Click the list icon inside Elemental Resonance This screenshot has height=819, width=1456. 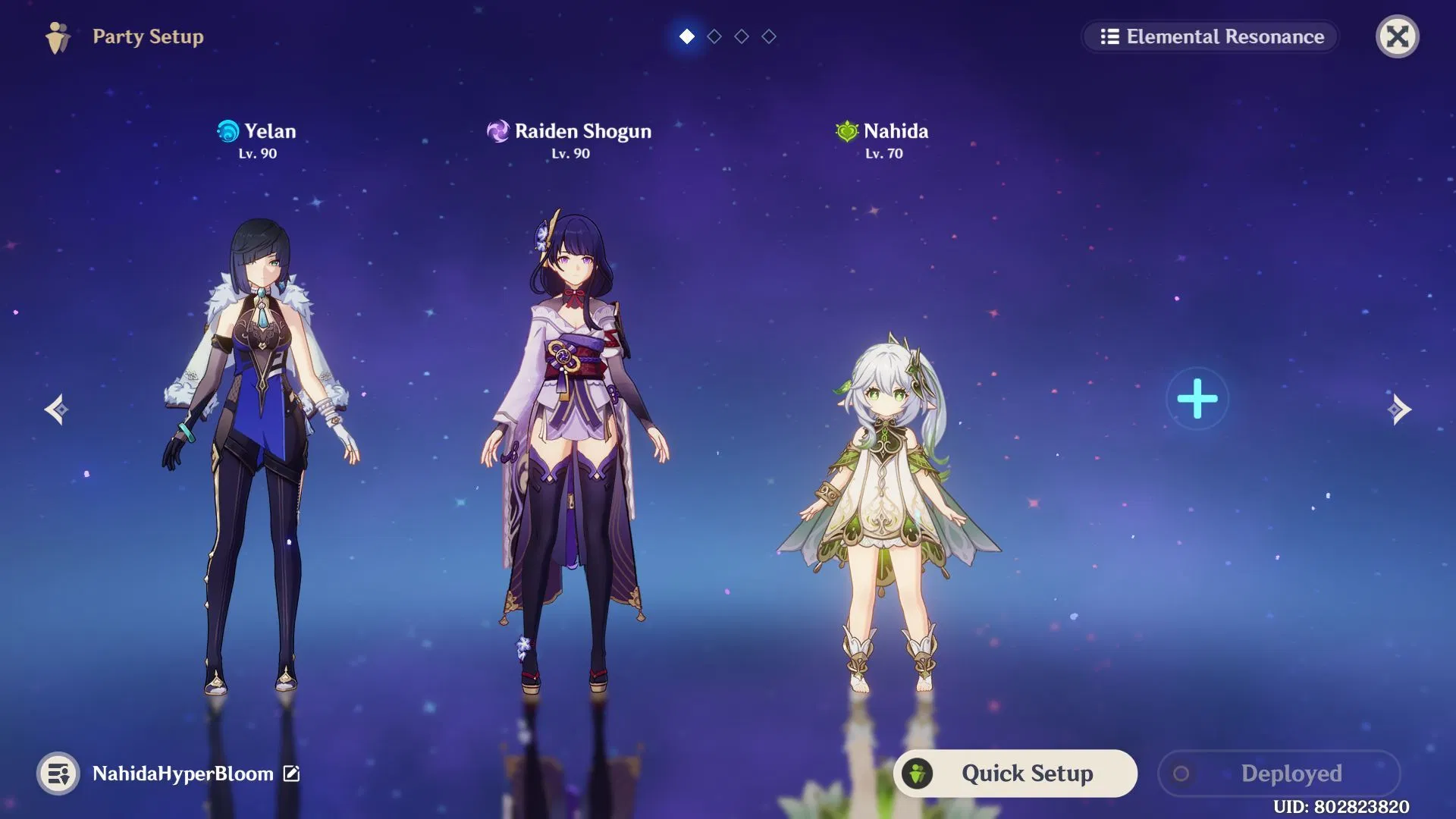tap(1109, 36)
